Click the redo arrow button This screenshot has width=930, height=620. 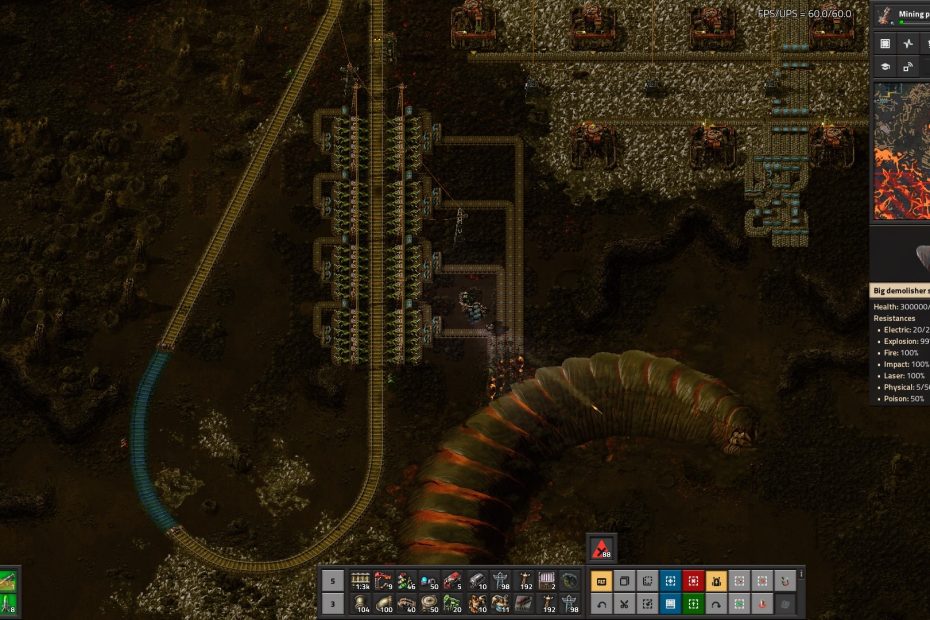716,604
